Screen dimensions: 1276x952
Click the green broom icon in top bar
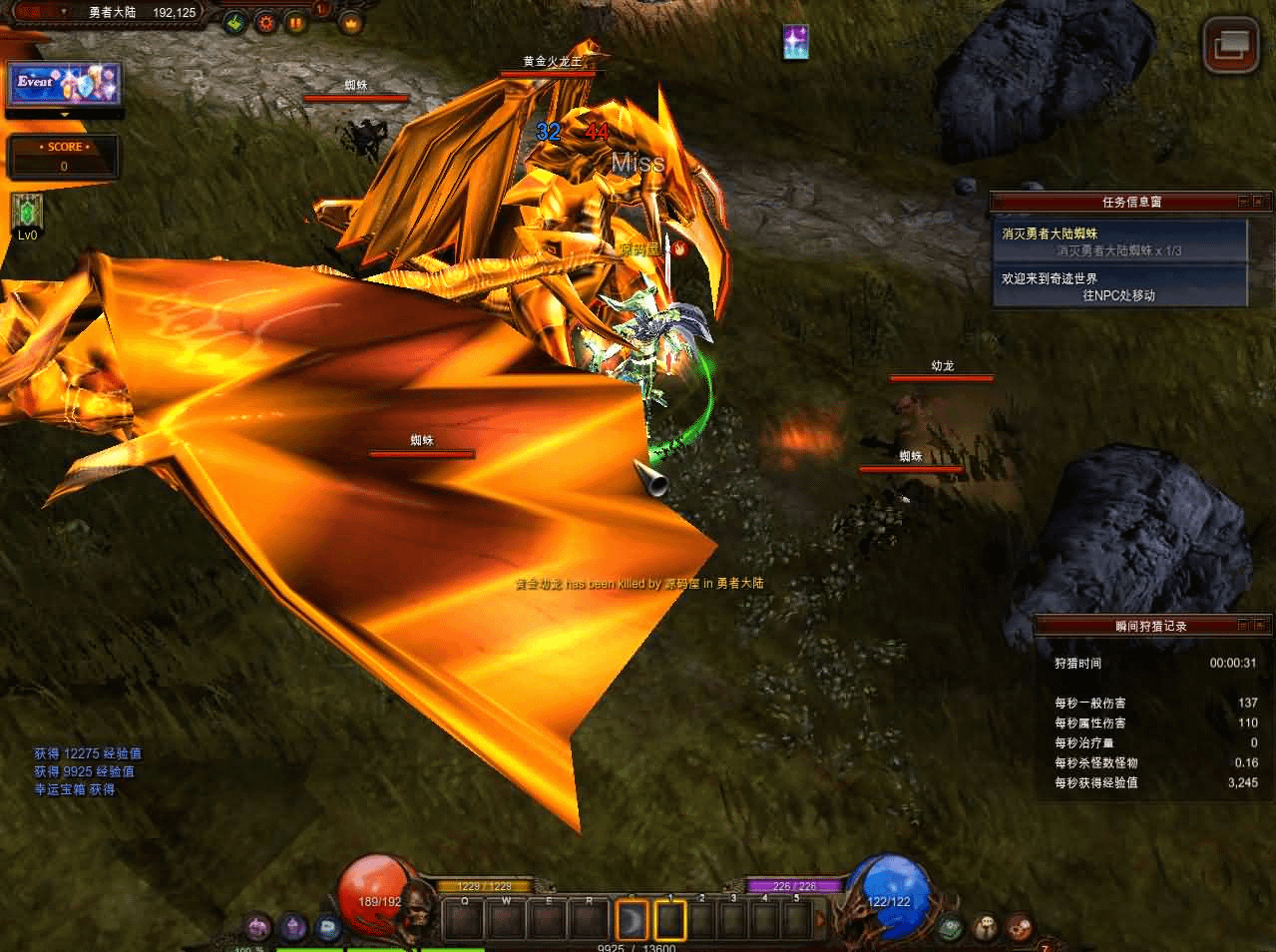[x=234, y=22]
